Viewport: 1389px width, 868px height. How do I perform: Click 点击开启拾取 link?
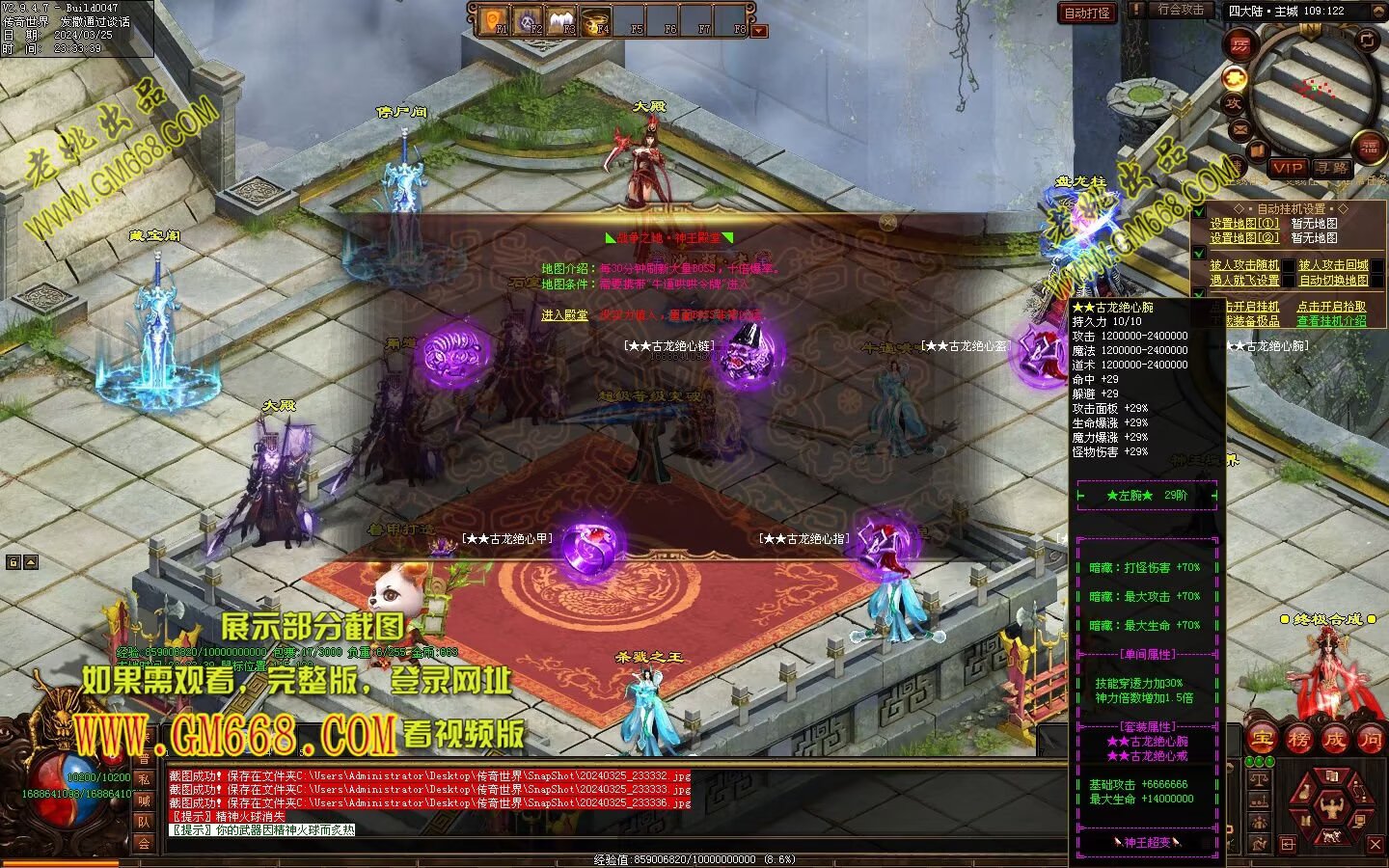[1331, 307]
